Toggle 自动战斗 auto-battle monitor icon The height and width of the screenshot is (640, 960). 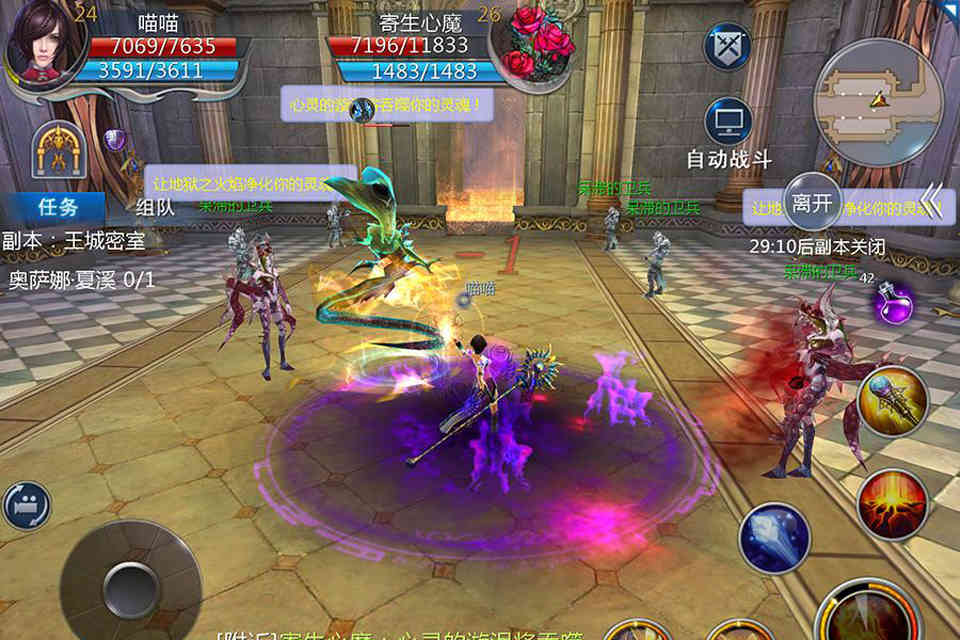pyautogui.click(x=728, y=123)
